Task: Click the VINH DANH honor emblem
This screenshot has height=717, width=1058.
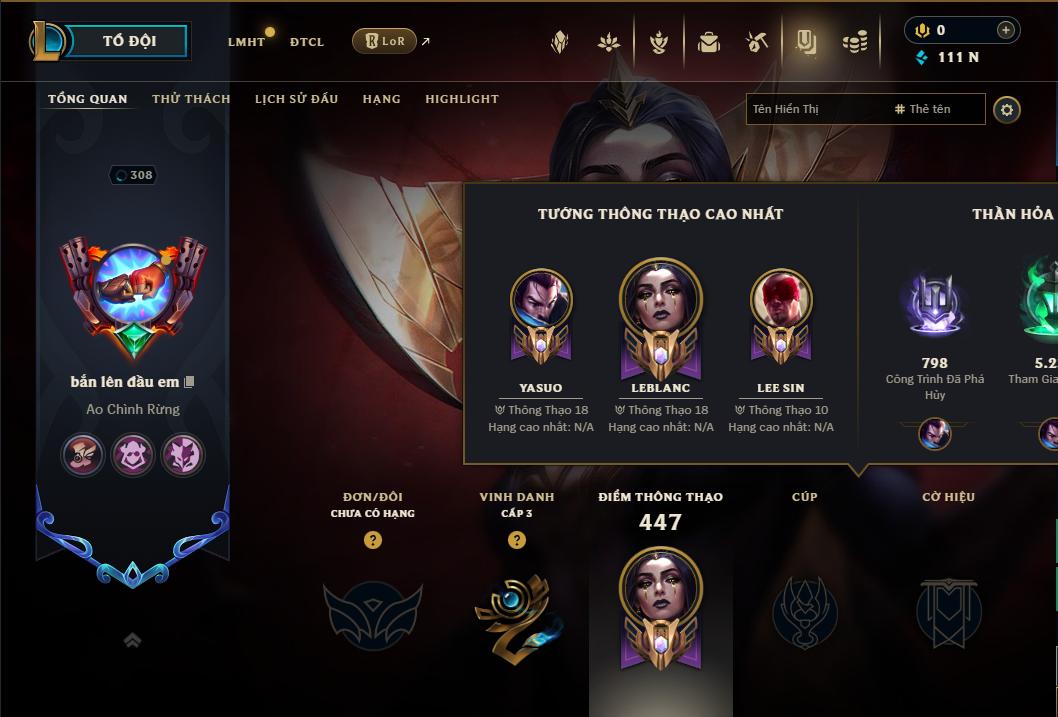Action: [516, 612]
